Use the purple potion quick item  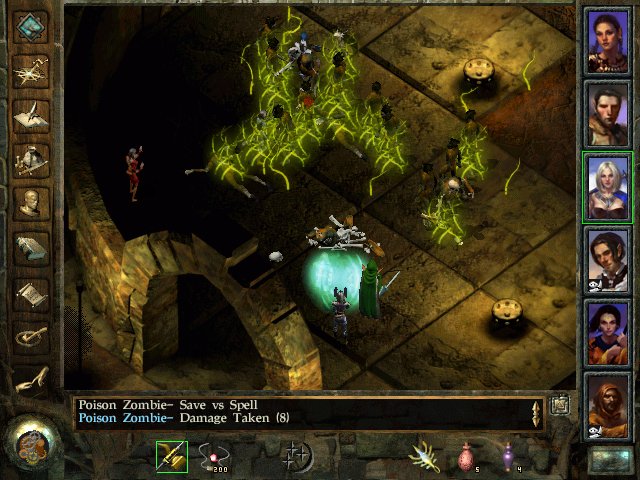point(508,457)
